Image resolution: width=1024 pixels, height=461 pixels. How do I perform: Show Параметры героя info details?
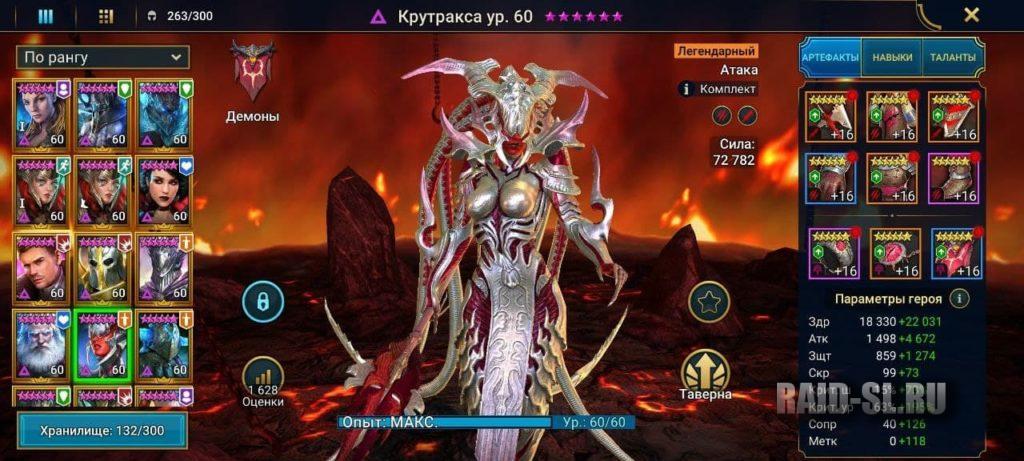point(959,298)
